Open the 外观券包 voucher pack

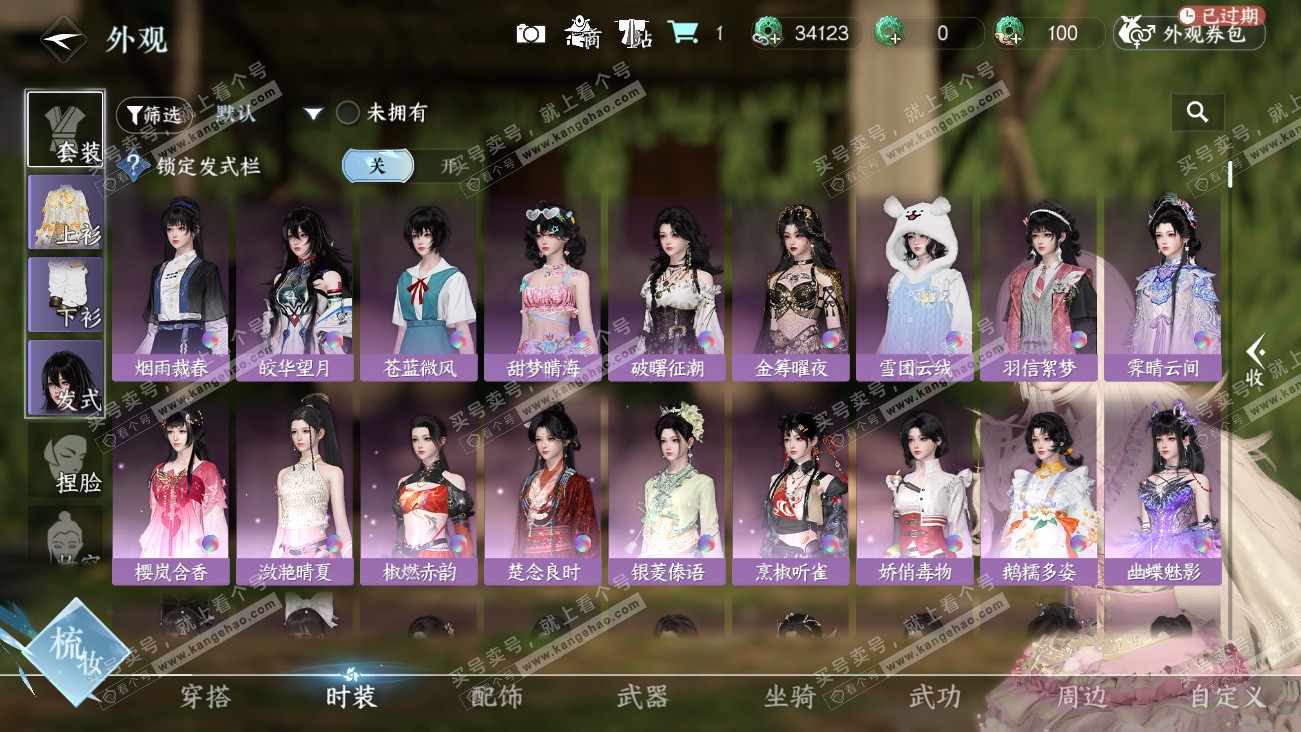[1190, 34]
